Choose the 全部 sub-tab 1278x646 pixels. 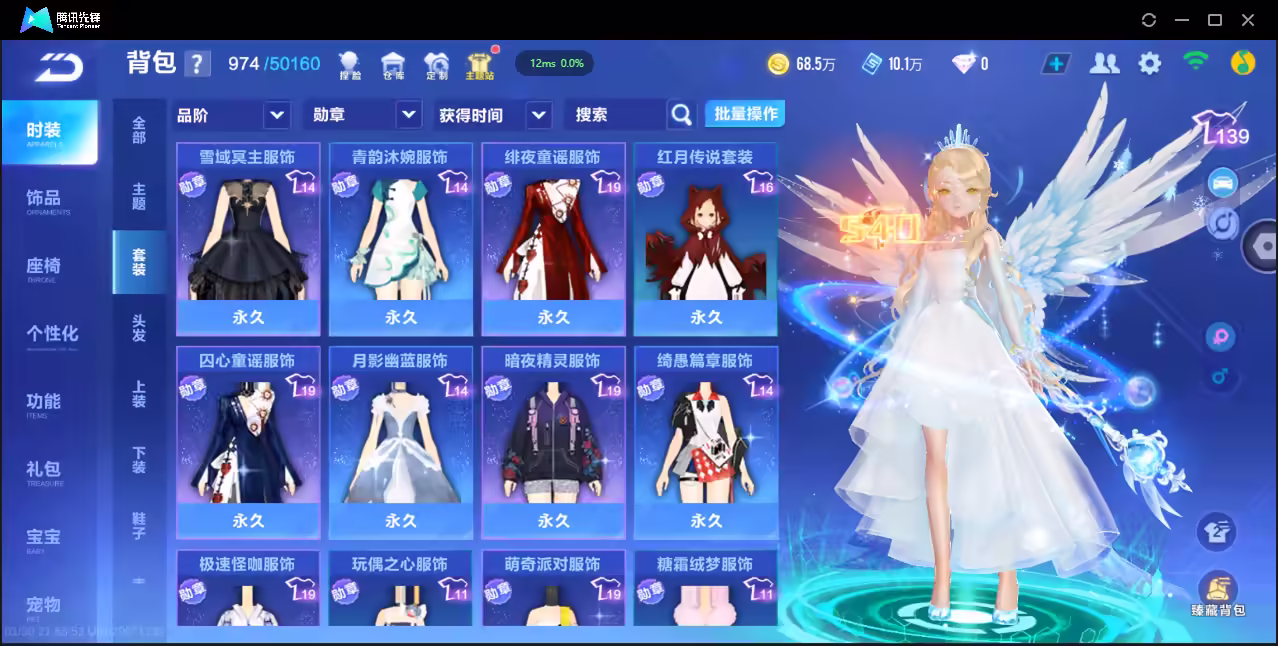click(x=139, y=130)
